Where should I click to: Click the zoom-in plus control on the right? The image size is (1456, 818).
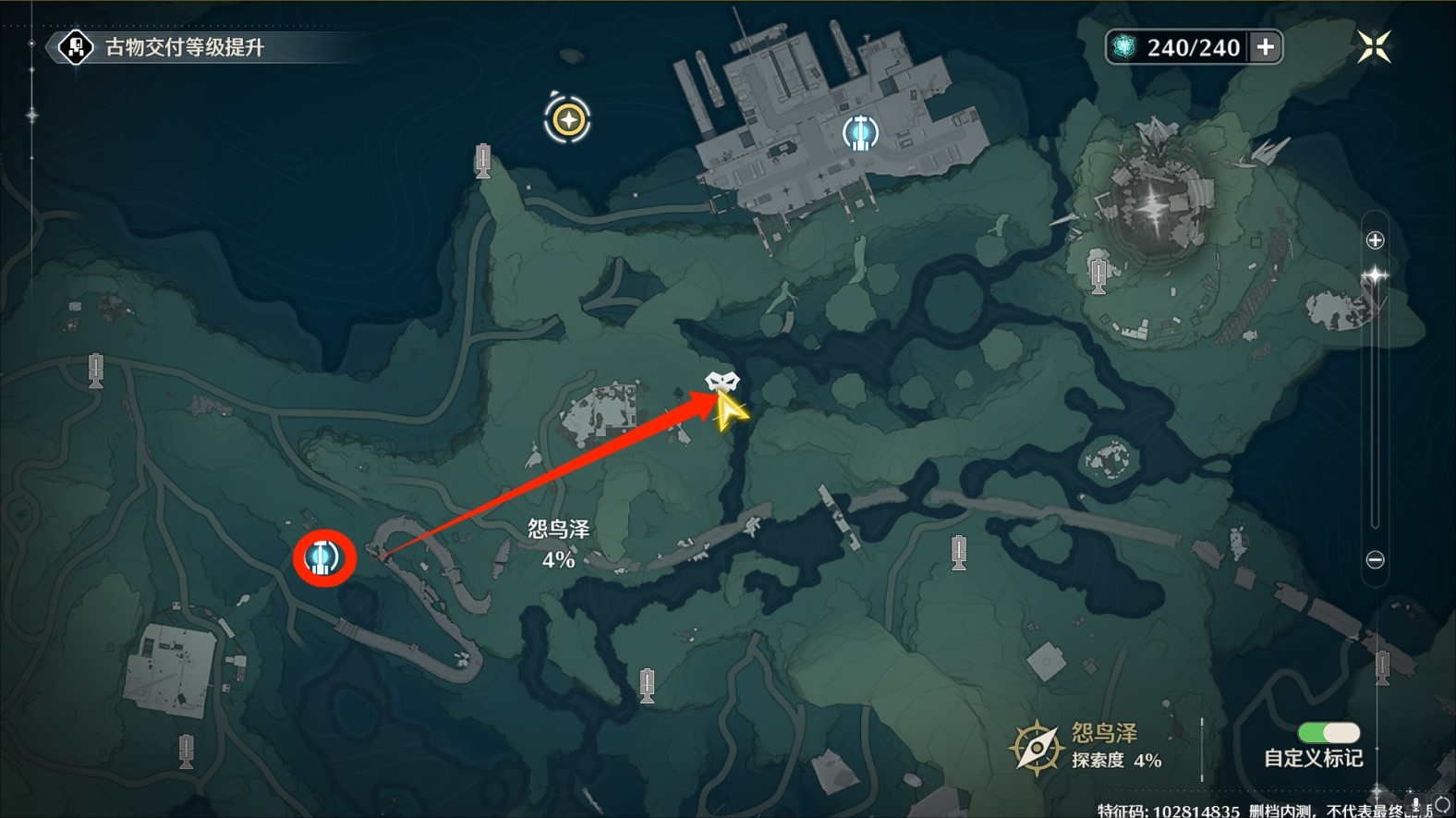(1374, 239)
